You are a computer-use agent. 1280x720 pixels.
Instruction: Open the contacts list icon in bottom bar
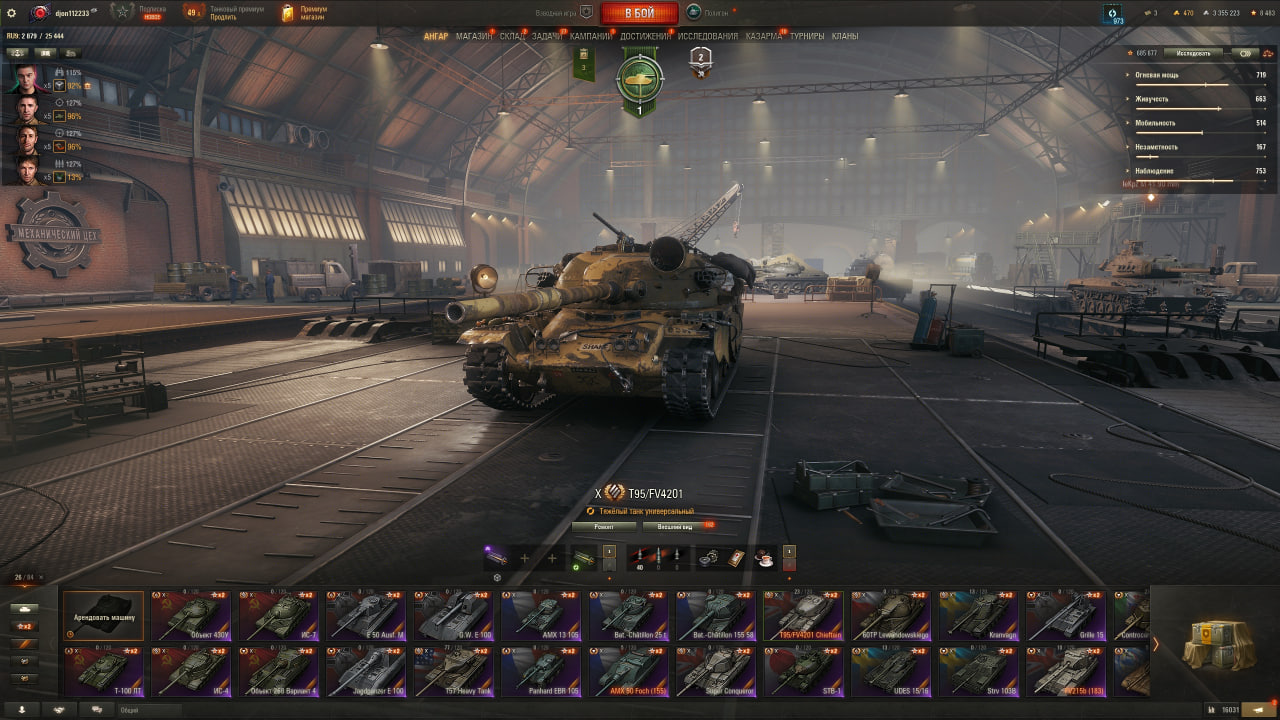(59, 708)
